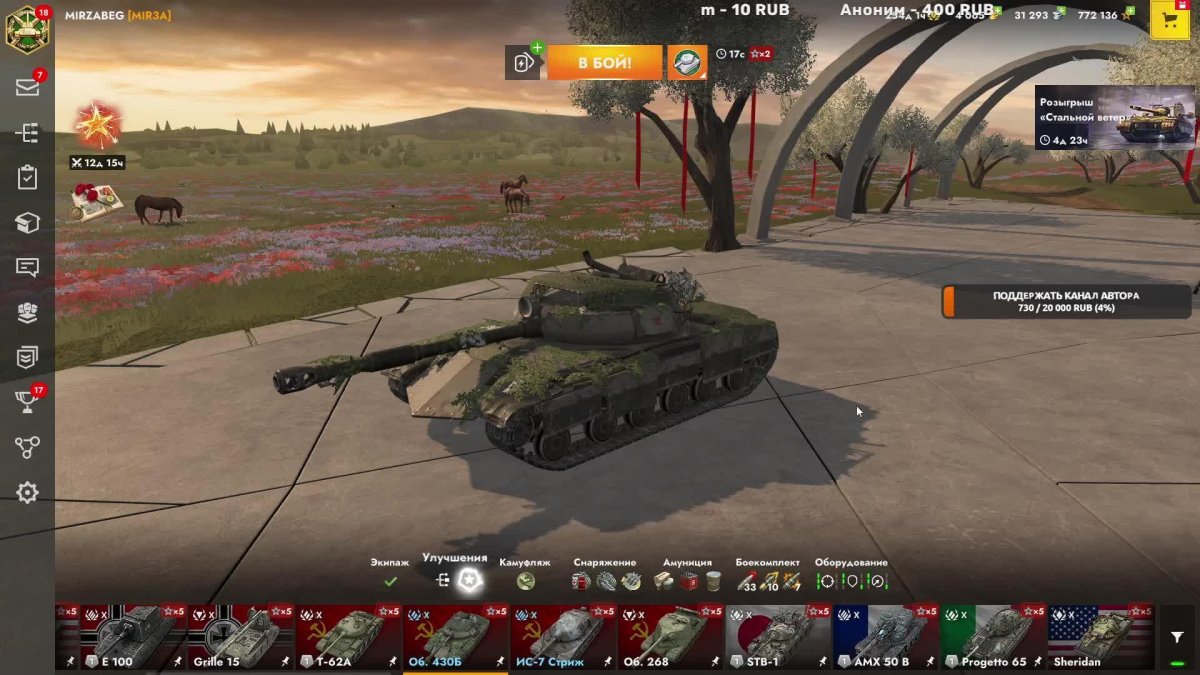
Task: Open the Экипаж crew checkmark
Action: click(x=390, y=581)
